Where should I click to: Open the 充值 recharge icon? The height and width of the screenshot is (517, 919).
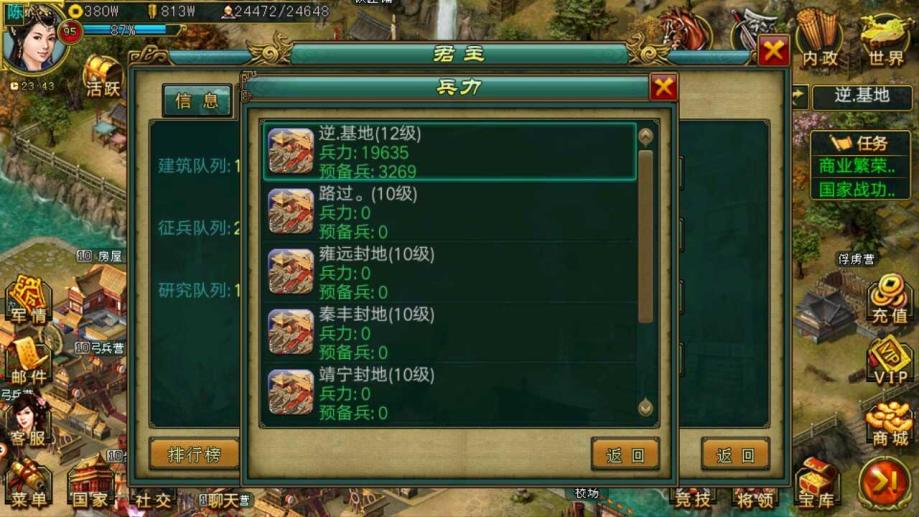tap(888, 300)
